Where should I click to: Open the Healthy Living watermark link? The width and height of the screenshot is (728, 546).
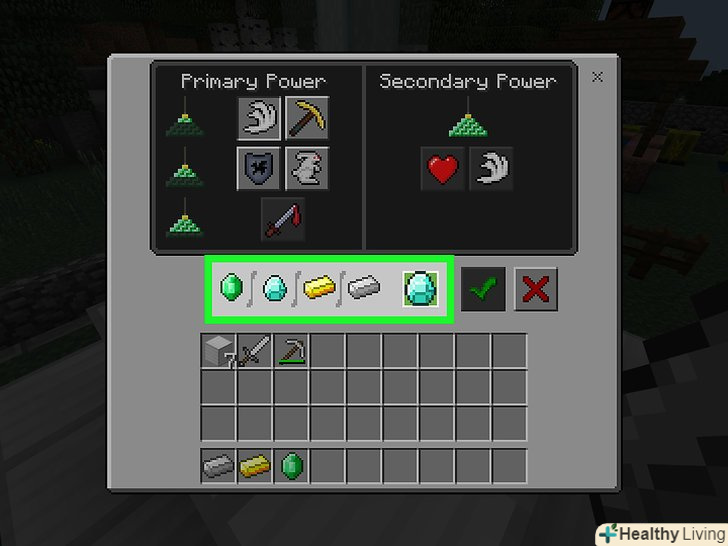661,532
